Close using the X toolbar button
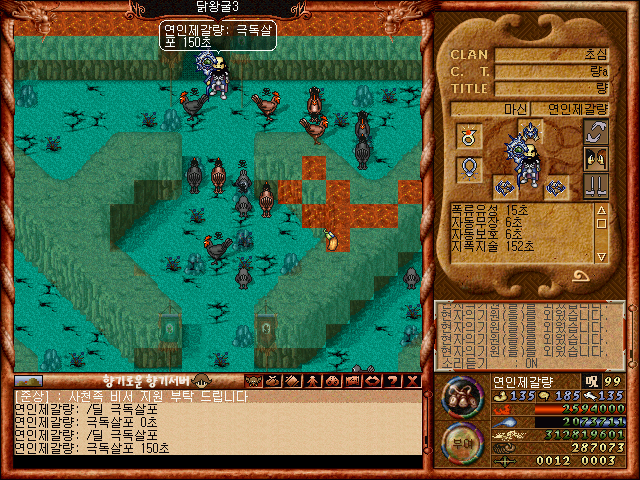 (413, 380)
